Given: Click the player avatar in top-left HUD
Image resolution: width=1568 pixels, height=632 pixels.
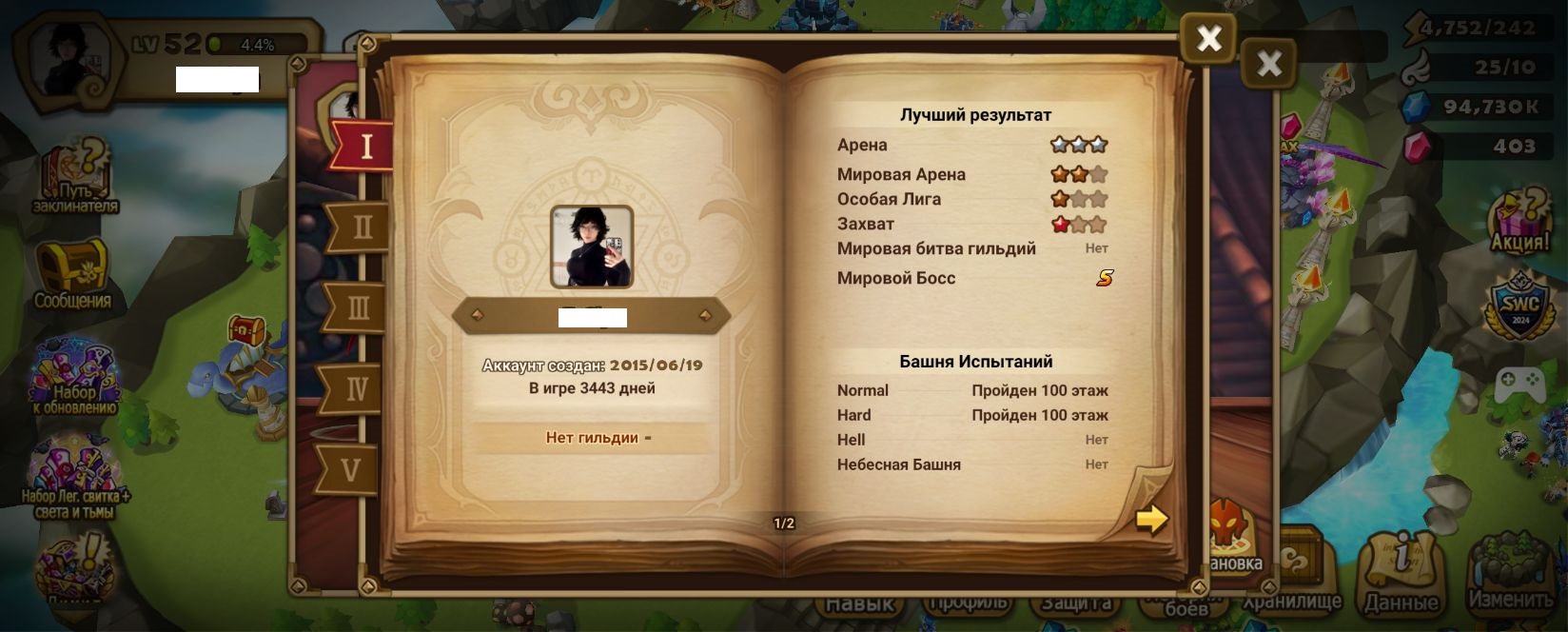Looking at the screenshot, I should pos(69,59).
